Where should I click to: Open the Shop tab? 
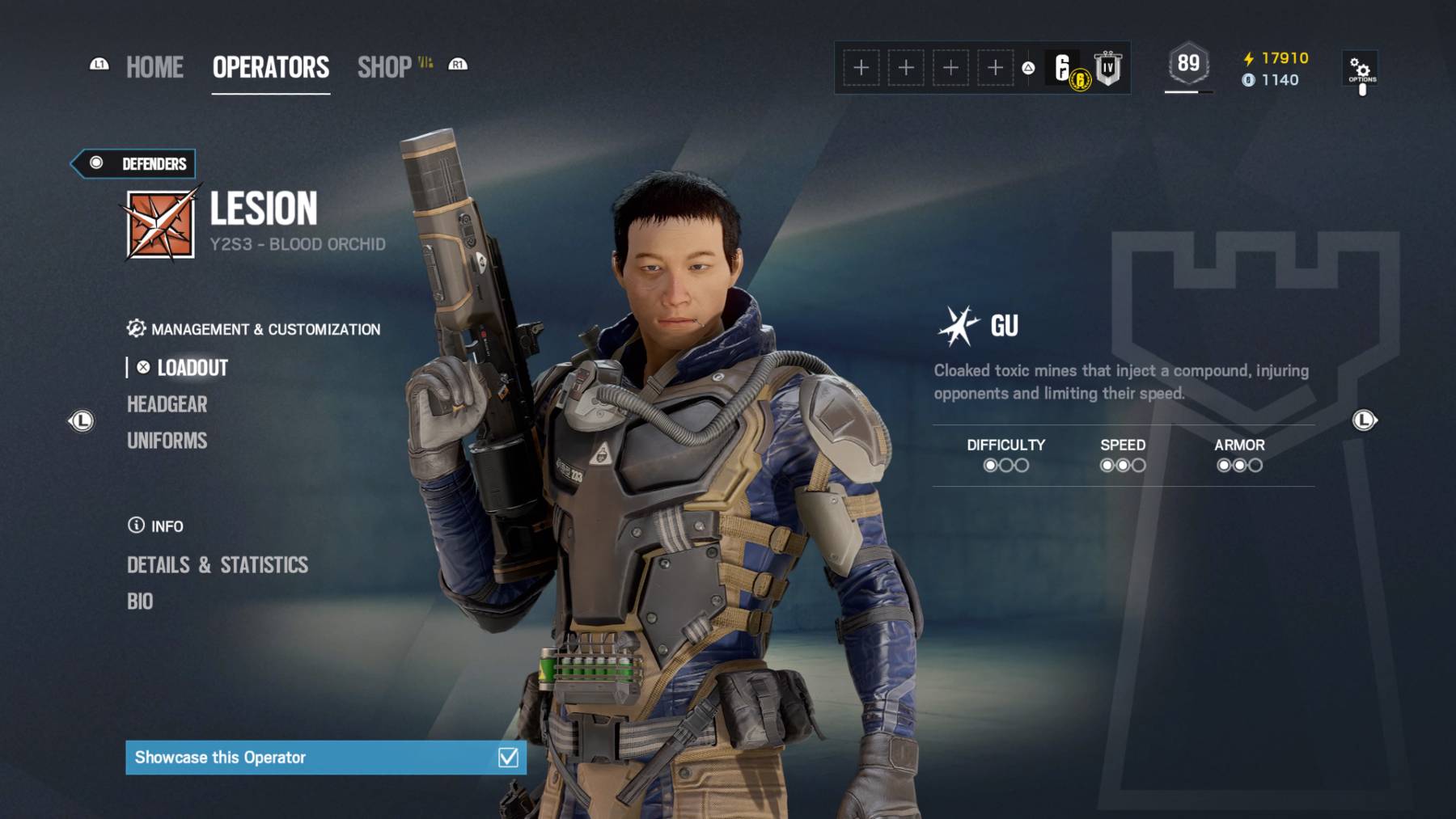click(385, 67)
